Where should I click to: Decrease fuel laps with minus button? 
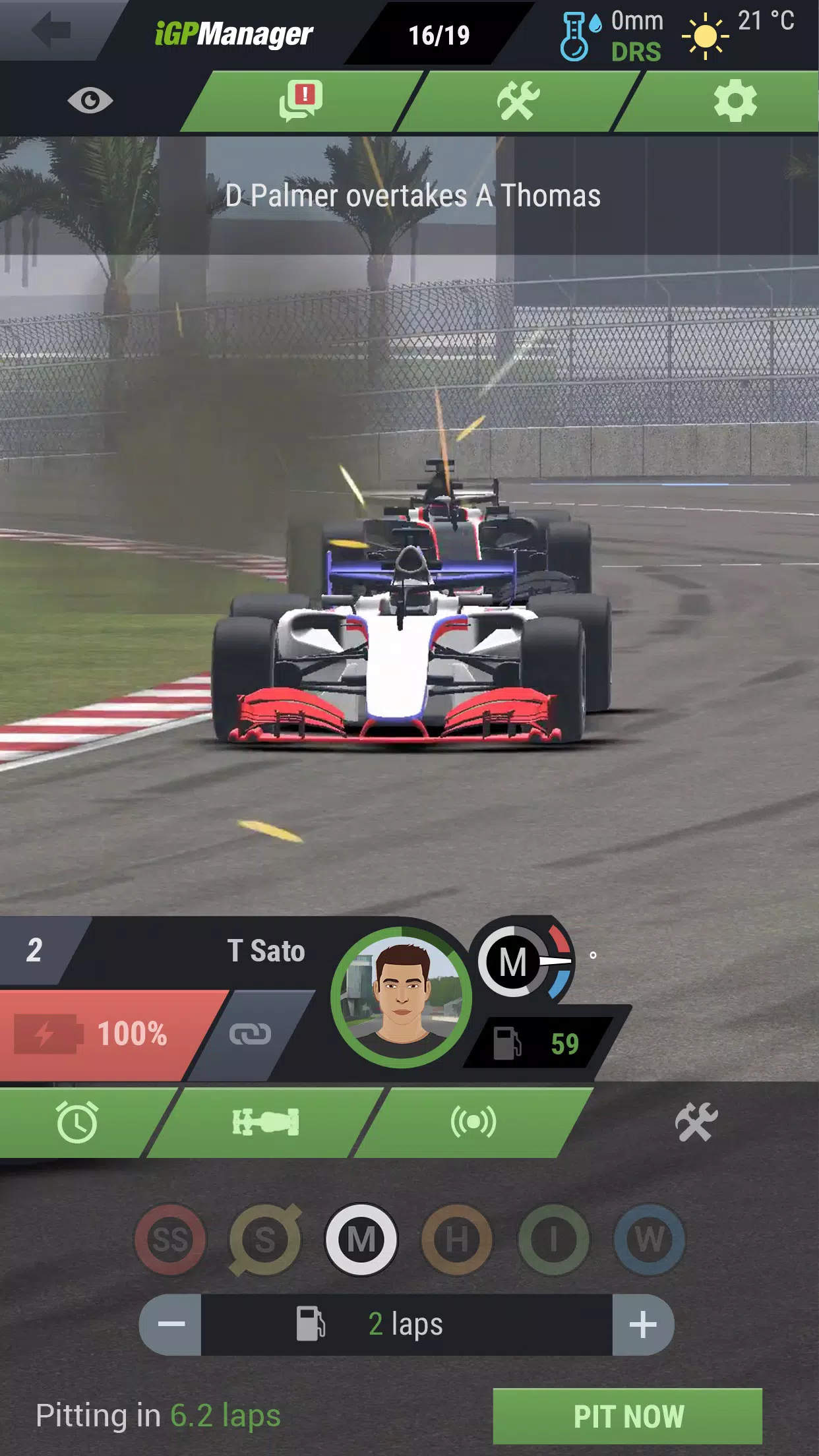point(171,1324)
